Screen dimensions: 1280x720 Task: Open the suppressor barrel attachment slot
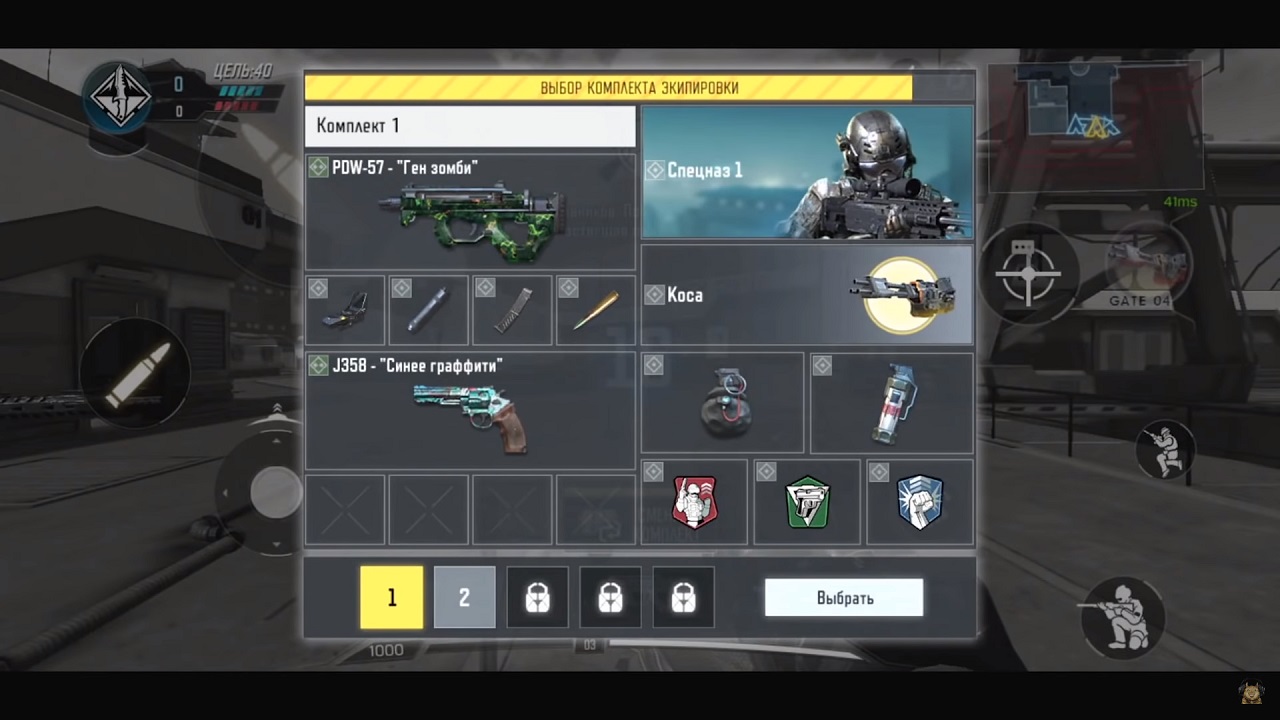click(x=428, y=311)
